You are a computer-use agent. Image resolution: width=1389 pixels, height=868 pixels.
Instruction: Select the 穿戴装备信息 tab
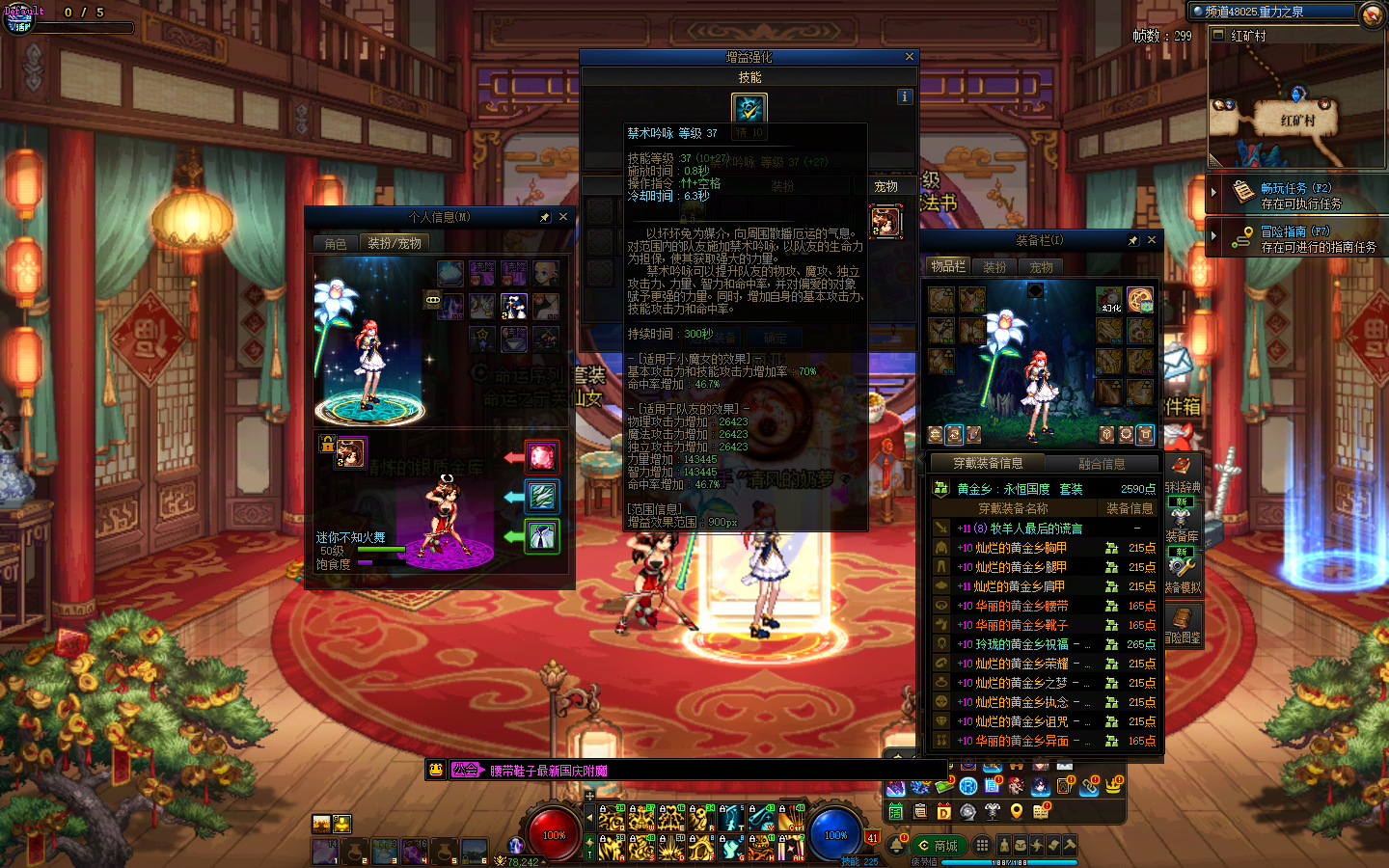(988, 464)
